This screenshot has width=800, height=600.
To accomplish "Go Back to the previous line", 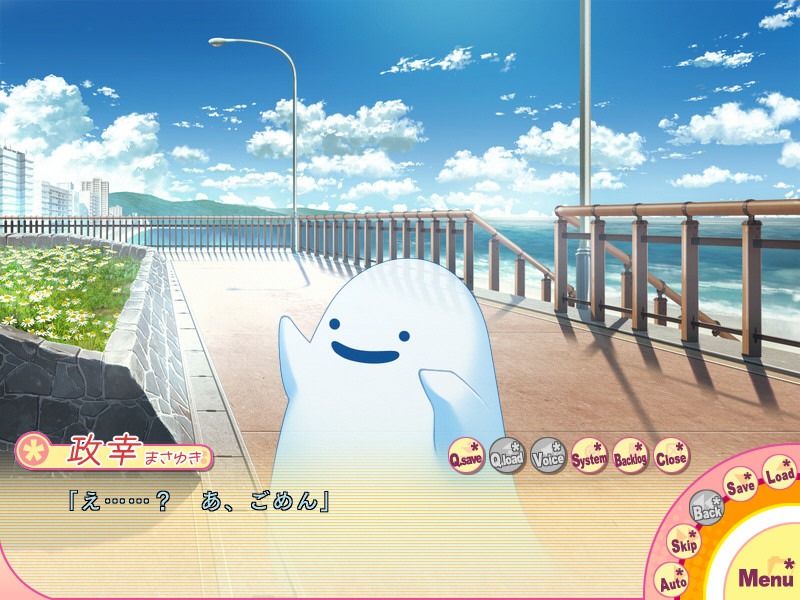I will click(708, 508).
